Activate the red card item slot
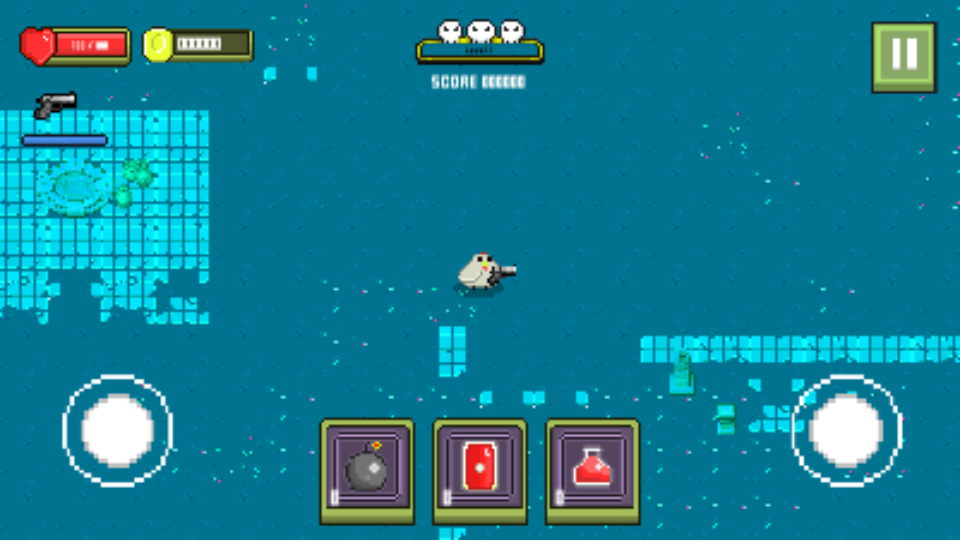Screen dimensions: 960x540 coord(480,469)
